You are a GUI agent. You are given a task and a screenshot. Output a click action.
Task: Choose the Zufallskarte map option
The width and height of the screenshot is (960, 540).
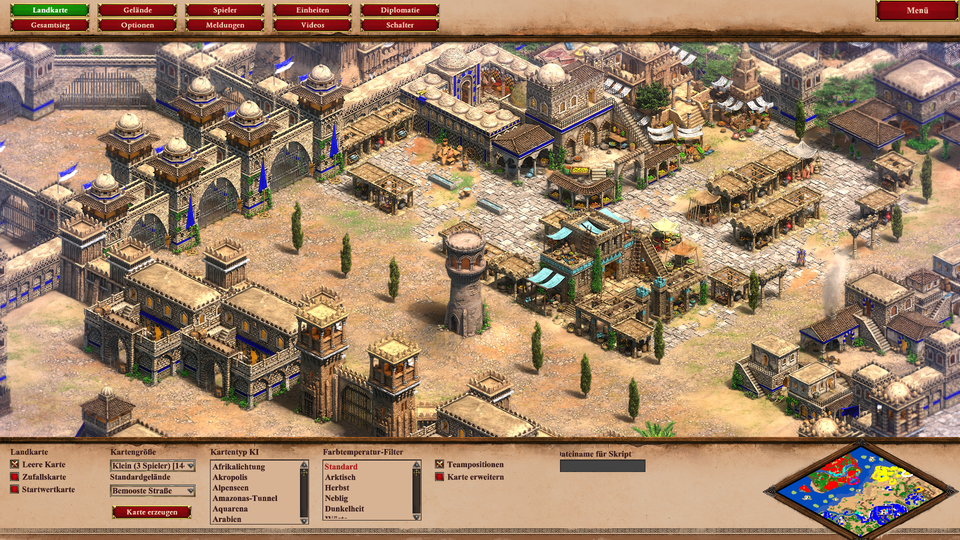(15, 477)
